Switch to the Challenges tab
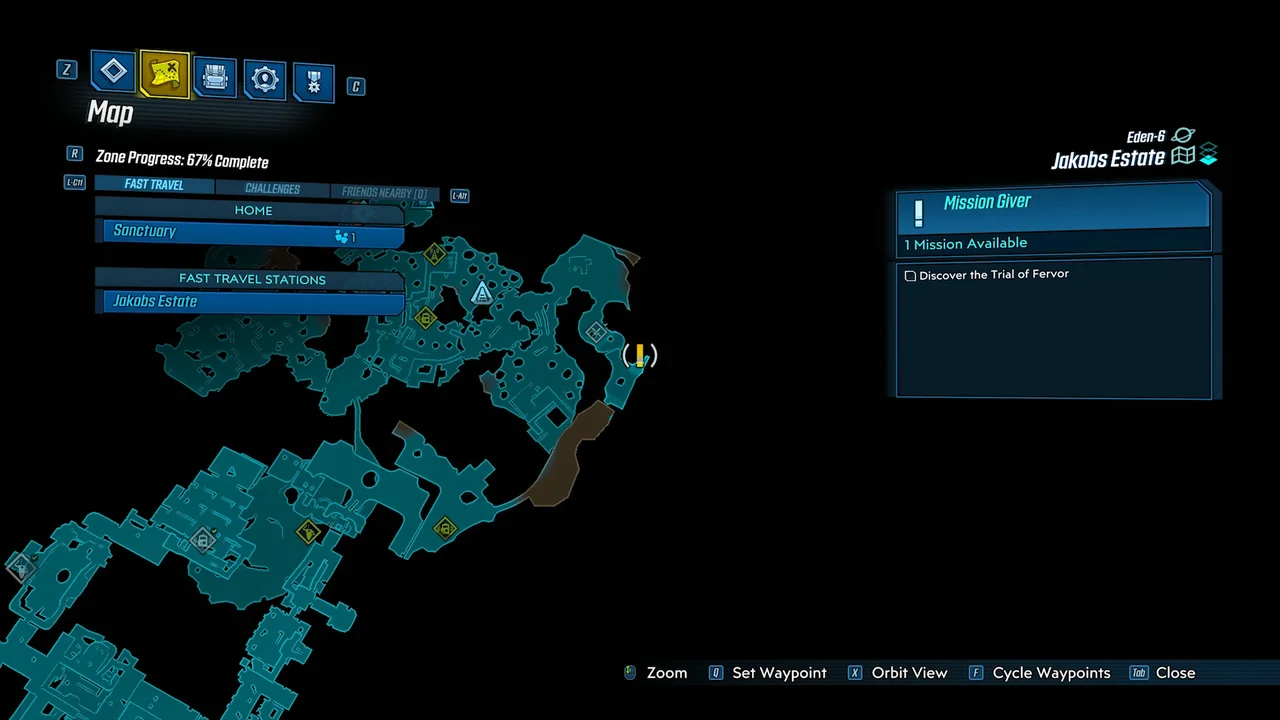This screenshot has height=720, width=1280. (x=272, y=189)
